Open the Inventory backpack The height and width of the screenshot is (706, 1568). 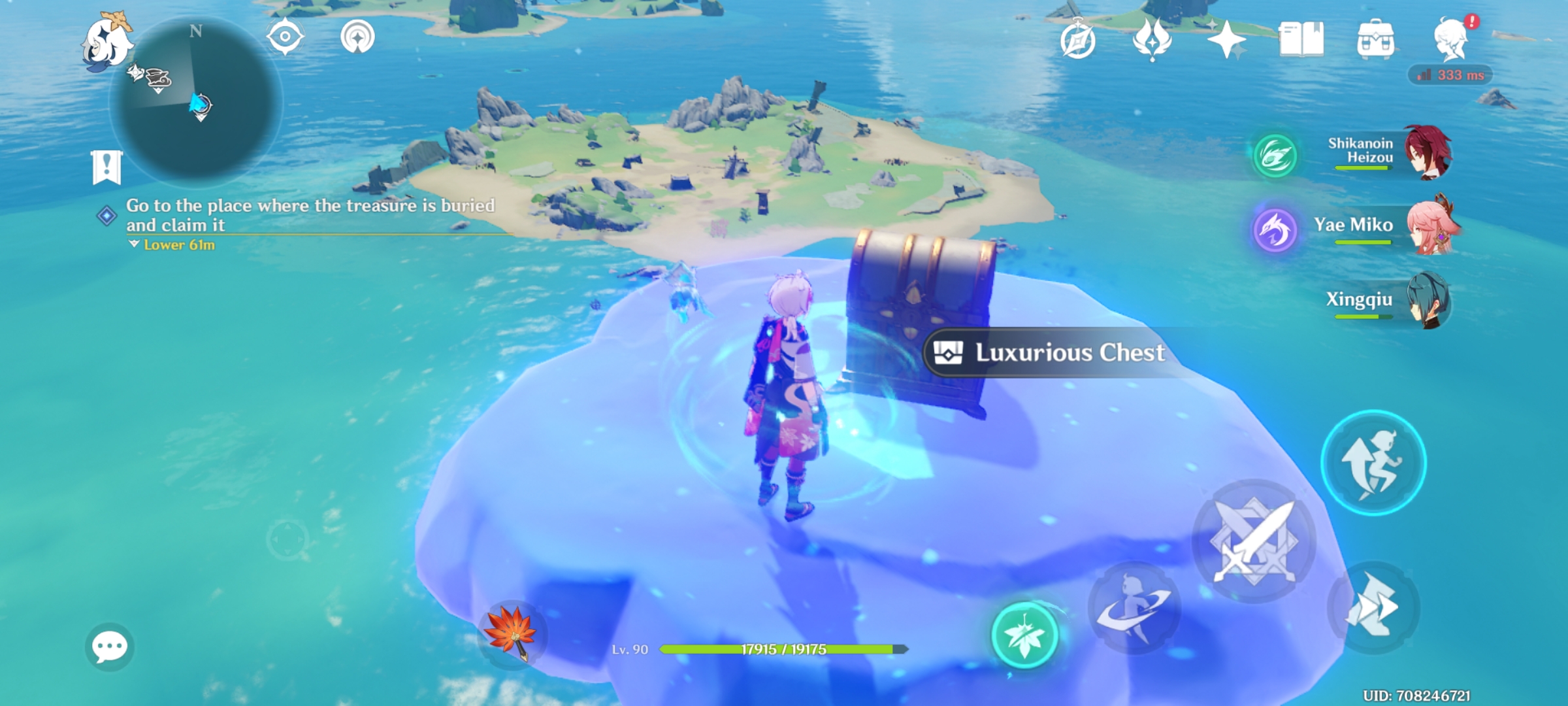click(x=1375, y=39)
